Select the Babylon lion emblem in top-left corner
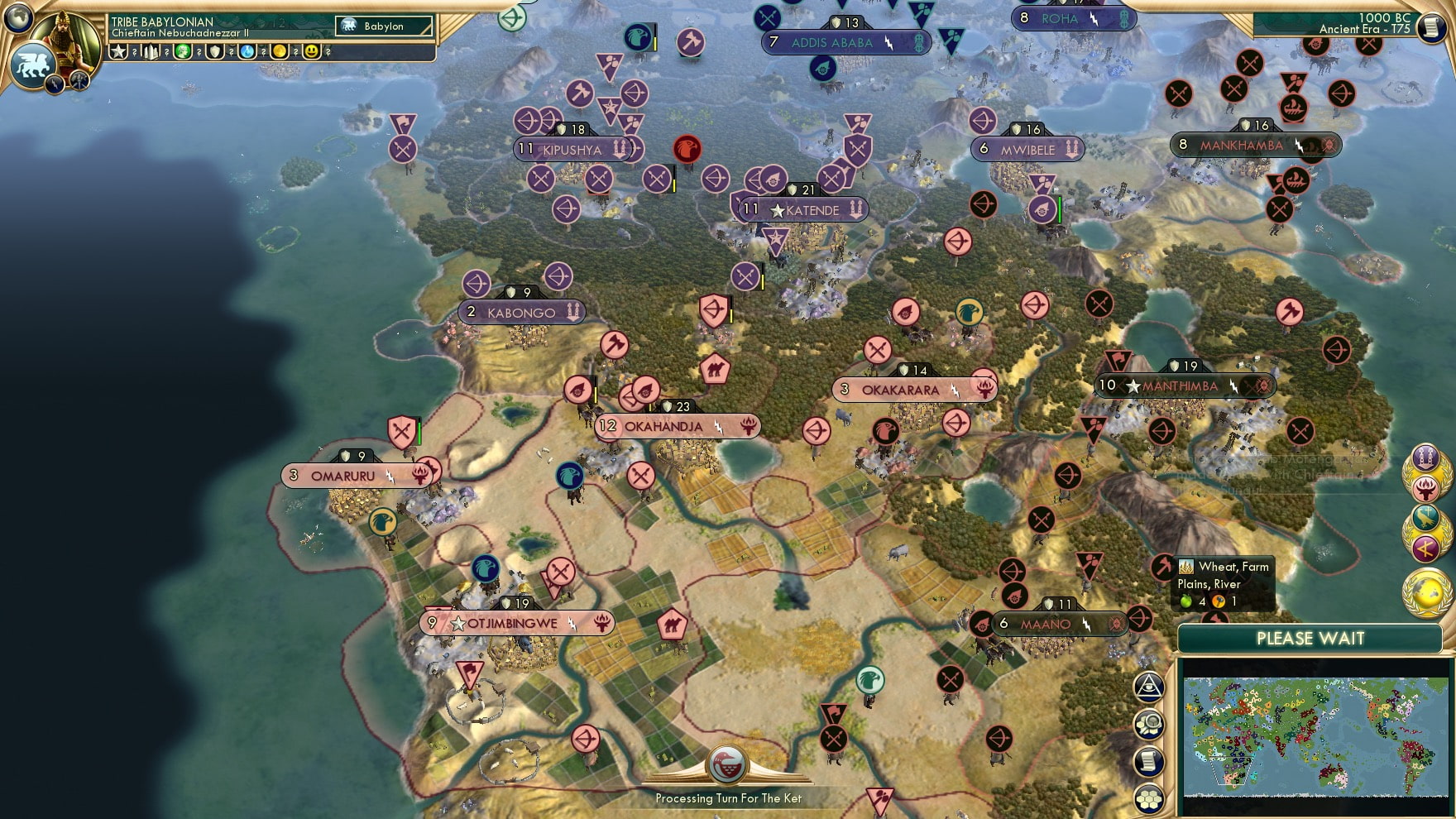Screen dimensions: 1456x819 click(31, 63)
